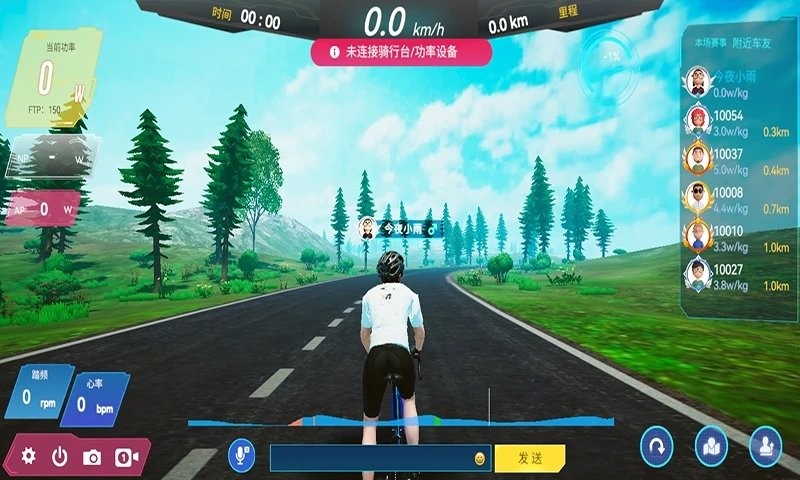The height and width of the screenshot is (480, 800).
Task: Tap the U-turn arrow button
Action: (657, 443)
